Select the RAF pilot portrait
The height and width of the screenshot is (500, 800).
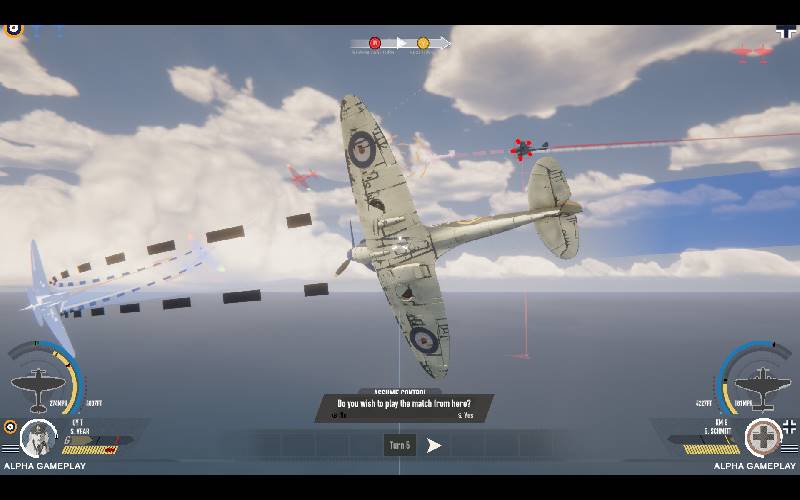point(39,438)
